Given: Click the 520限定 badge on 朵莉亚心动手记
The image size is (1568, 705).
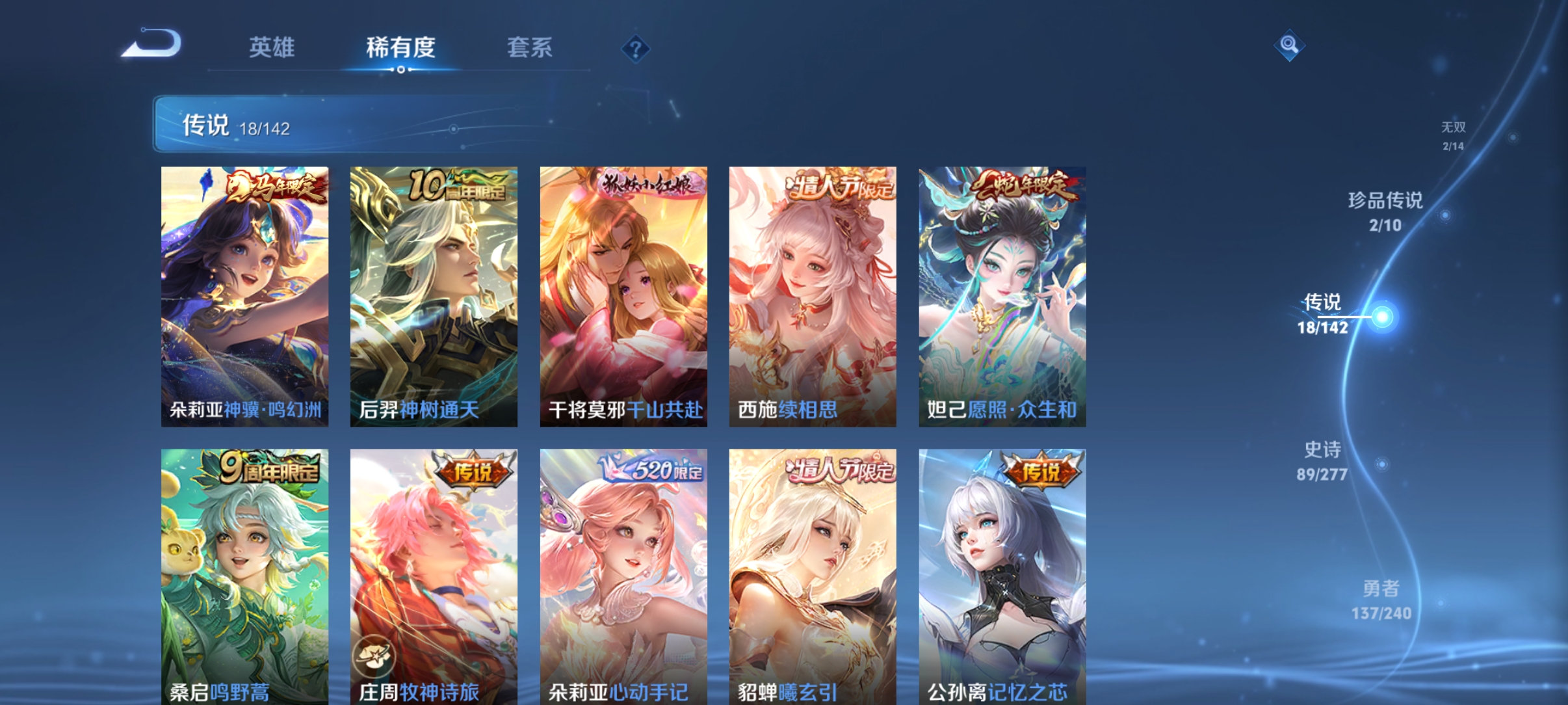Looking at the screenshot, I should 659,466.
